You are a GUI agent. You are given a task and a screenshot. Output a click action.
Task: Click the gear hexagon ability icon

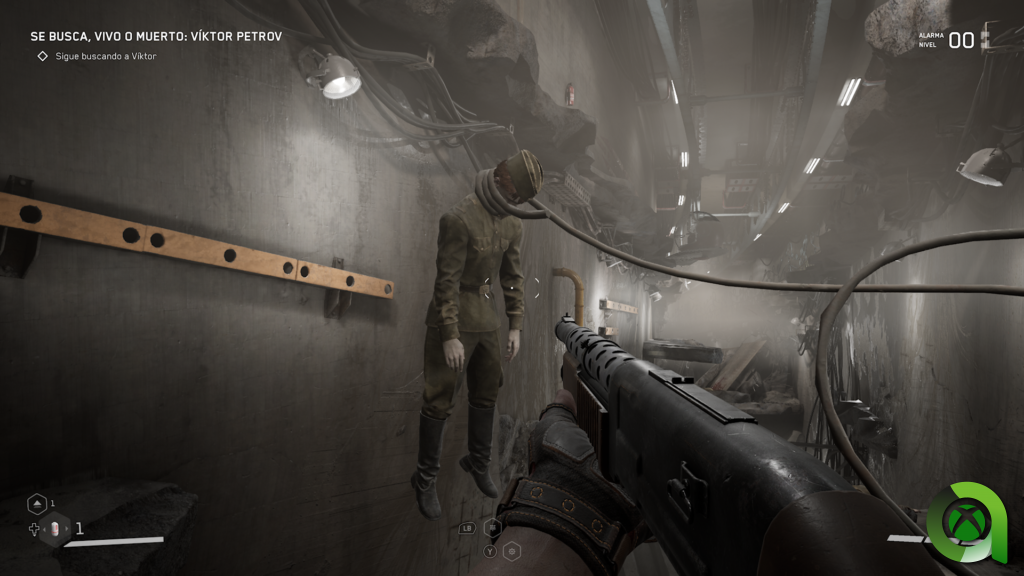coord(512,551)
